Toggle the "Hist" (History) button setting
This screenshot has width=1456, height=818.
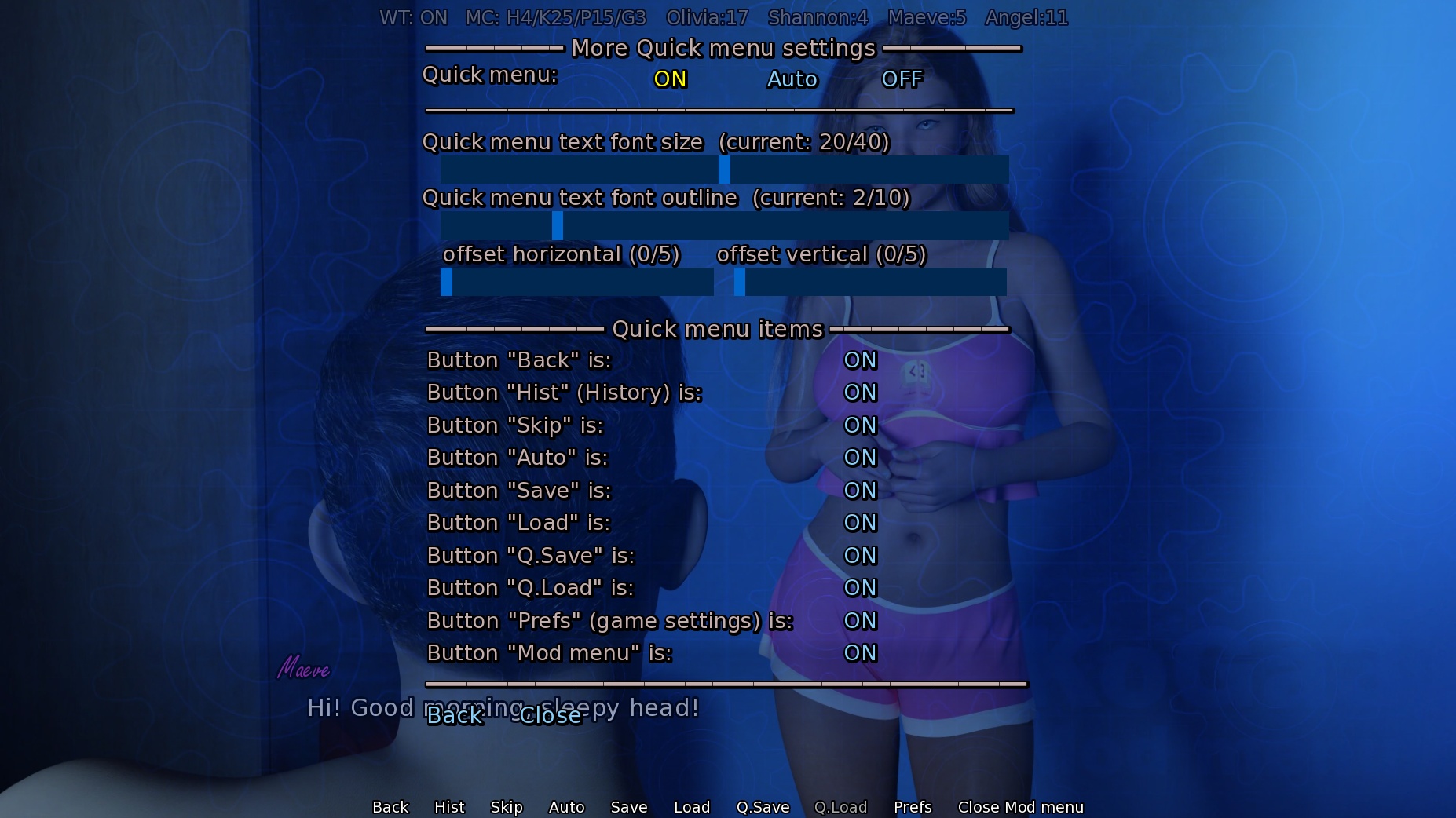(860, 393)
